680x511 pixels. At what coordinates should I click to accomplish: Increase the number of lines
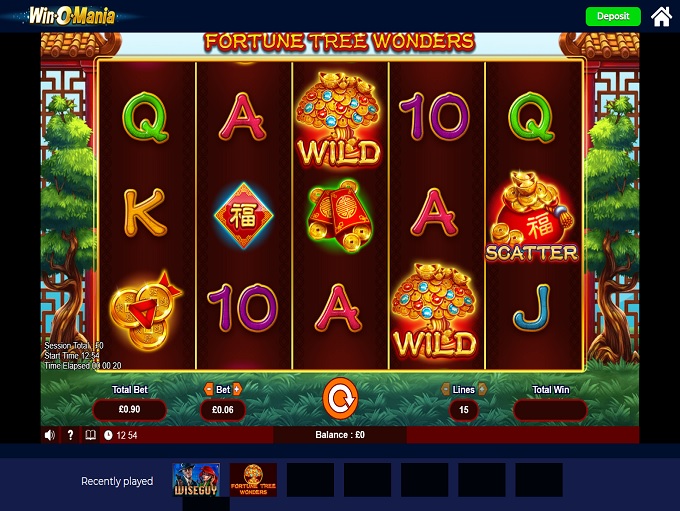pyautogui.click(x=482, y=389)
